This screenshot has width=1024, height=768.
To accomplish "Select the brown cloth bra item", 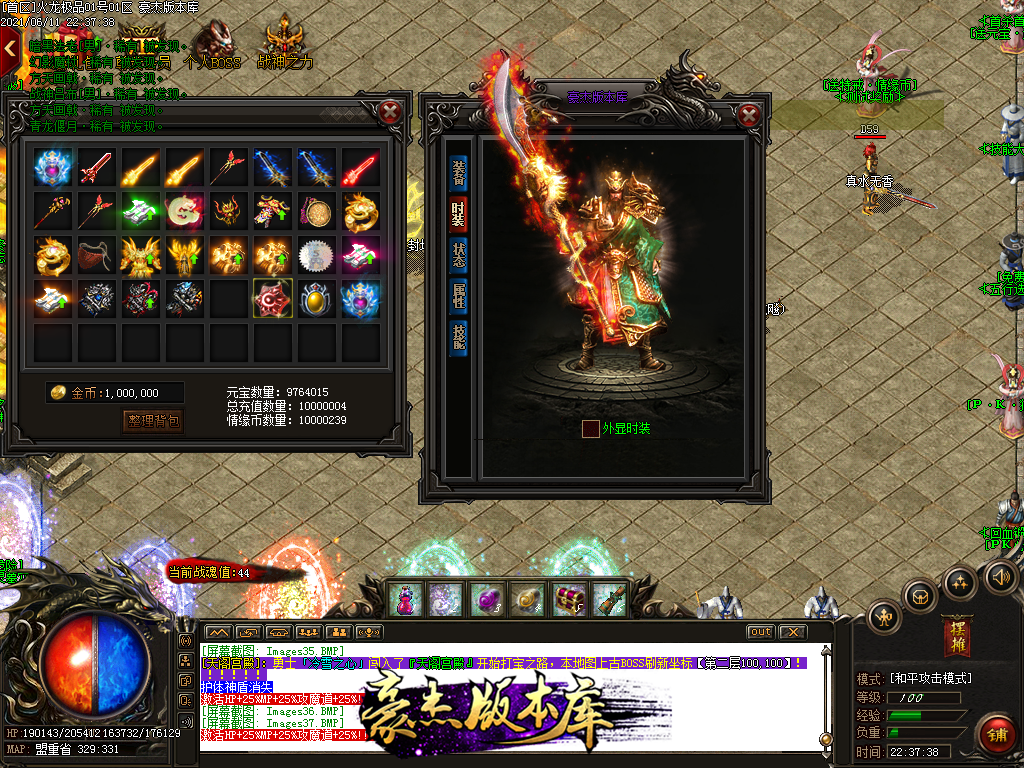I will (97, 255).
